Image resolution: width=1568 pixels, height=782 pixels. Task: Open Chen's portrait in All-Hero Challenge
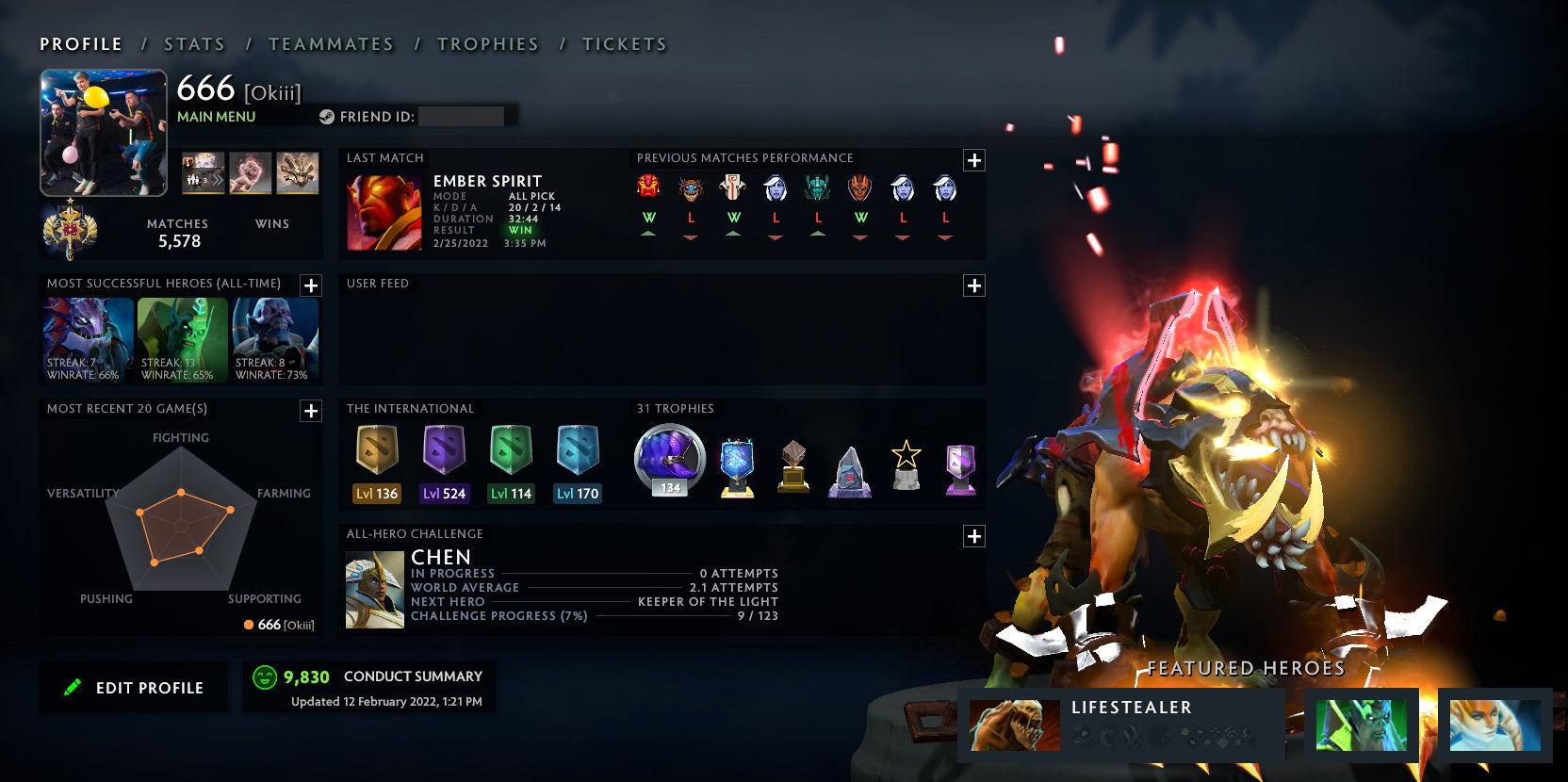pyautogui.click(x=373, y=589)
